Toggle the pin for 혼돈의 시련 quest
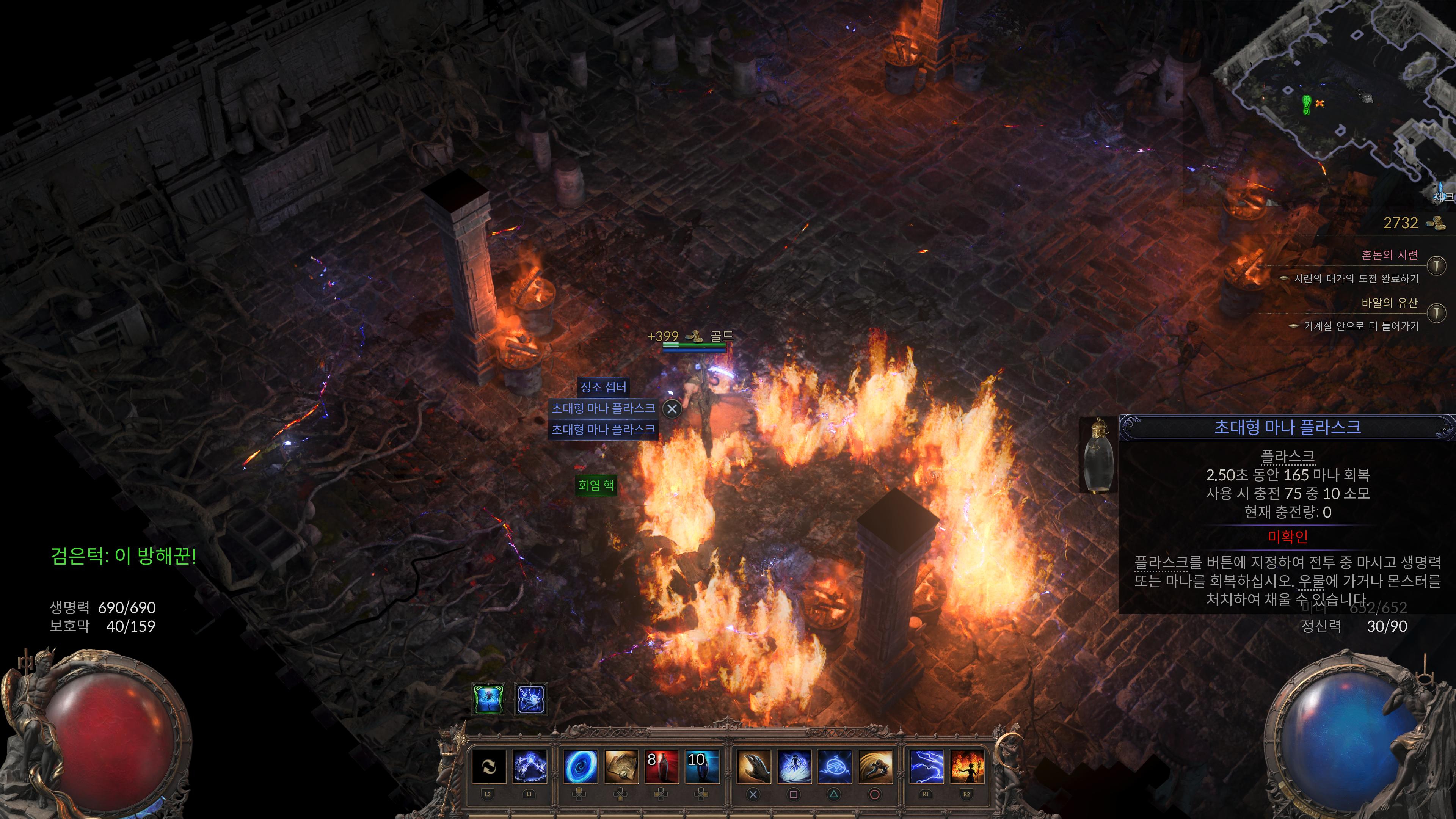 [x=1436, y=265]
